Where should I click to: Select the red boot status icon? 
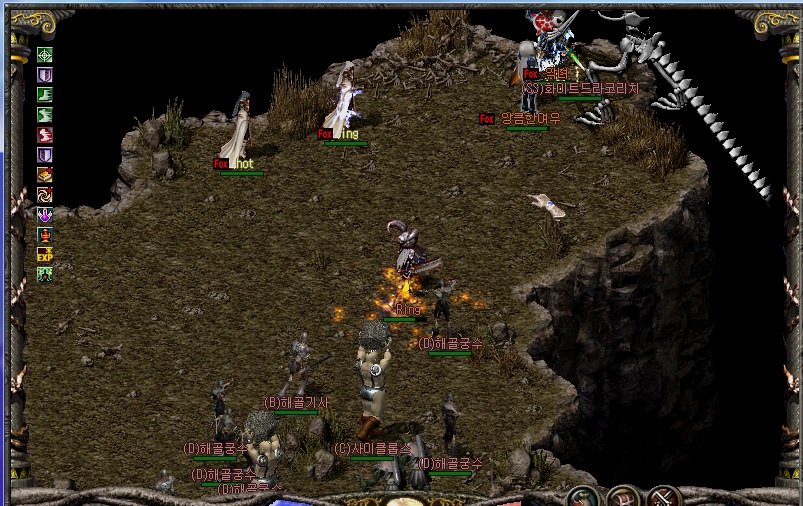45,135
